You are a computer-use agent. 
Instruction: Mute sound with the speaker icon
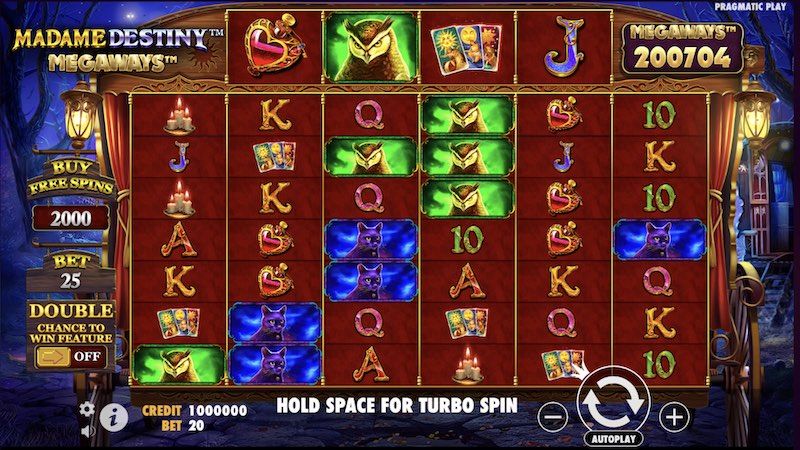click(87, 432)
